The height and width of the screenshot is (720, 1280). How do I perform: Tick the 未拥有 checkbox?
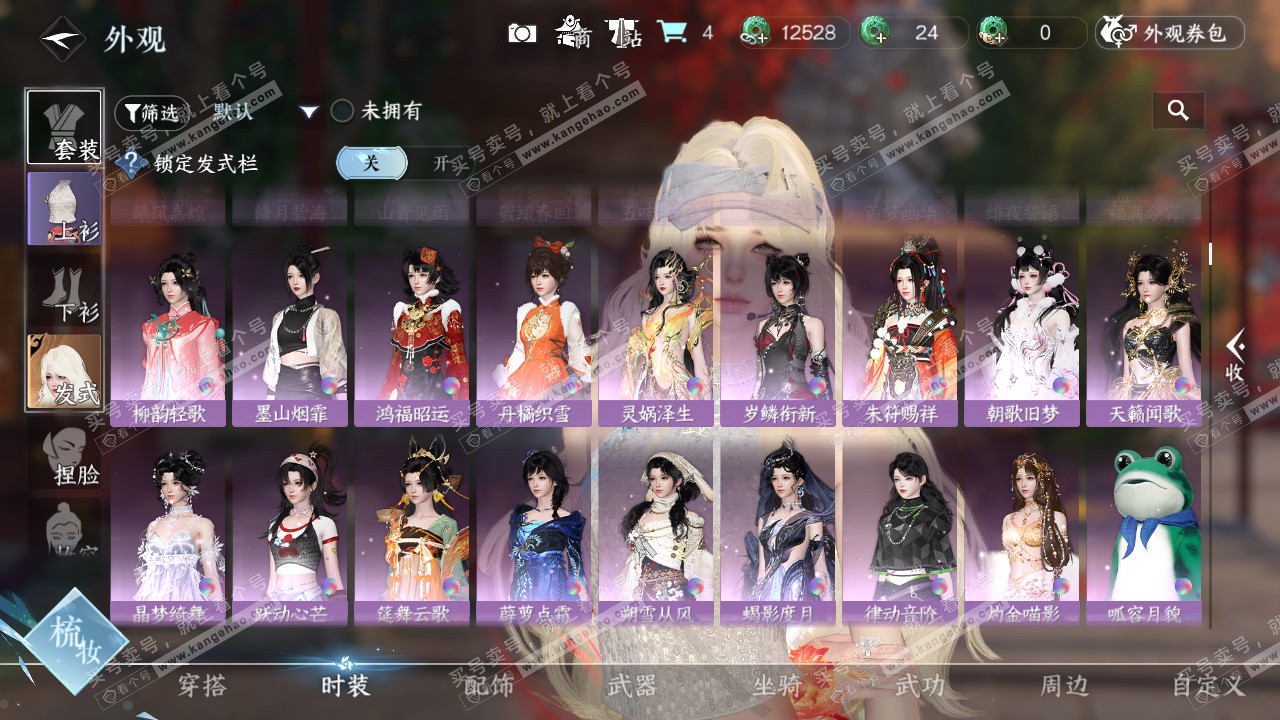343,111
